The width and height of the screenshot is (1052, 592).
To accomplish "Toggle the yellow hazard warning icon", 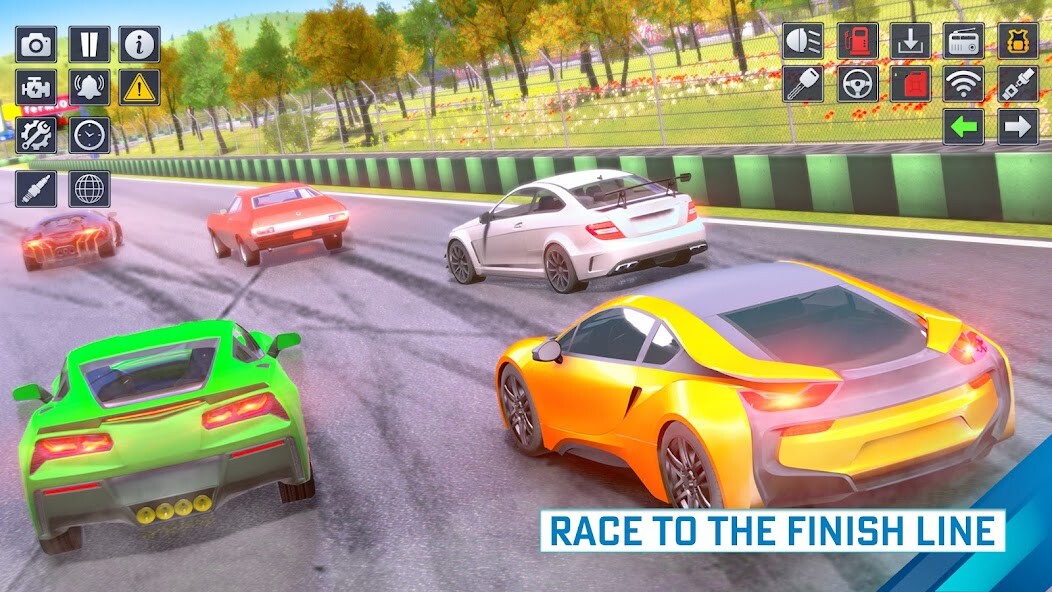I will pos(140,87).
